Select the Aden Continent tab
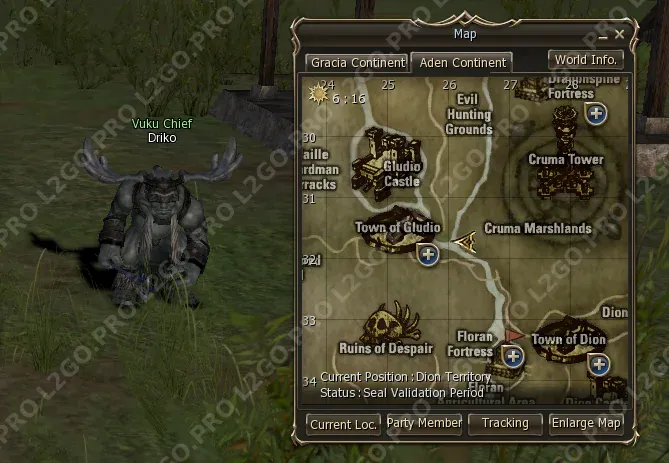 pyautogui.click(x=462, y=62)
